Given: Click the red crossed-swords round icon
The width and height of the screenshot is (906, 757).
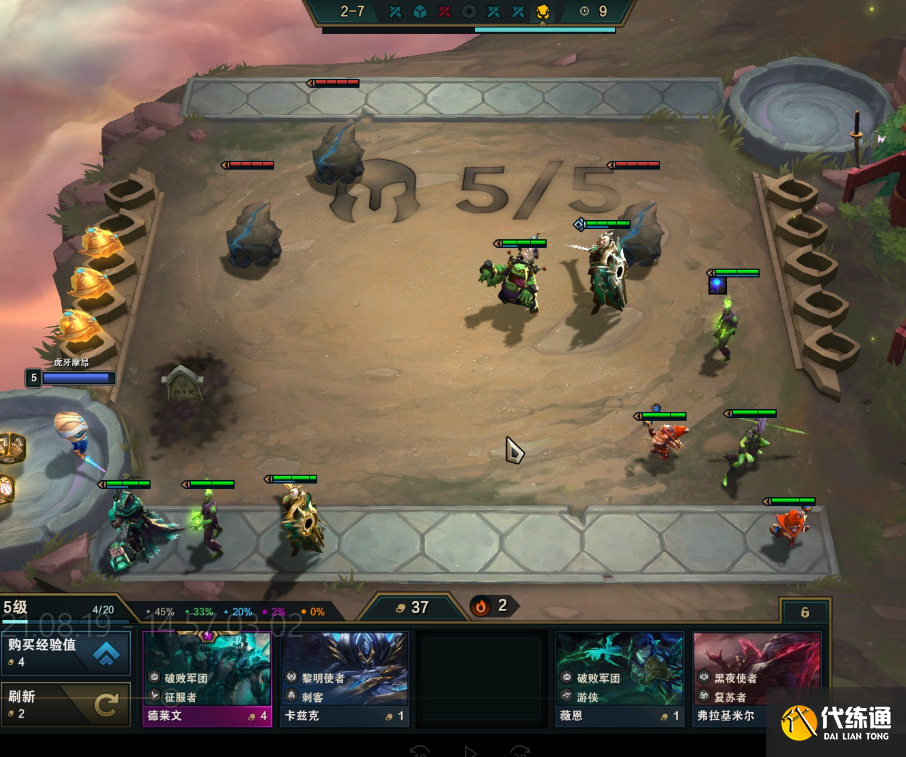Looking at the screenshot, I should point(445,12).
